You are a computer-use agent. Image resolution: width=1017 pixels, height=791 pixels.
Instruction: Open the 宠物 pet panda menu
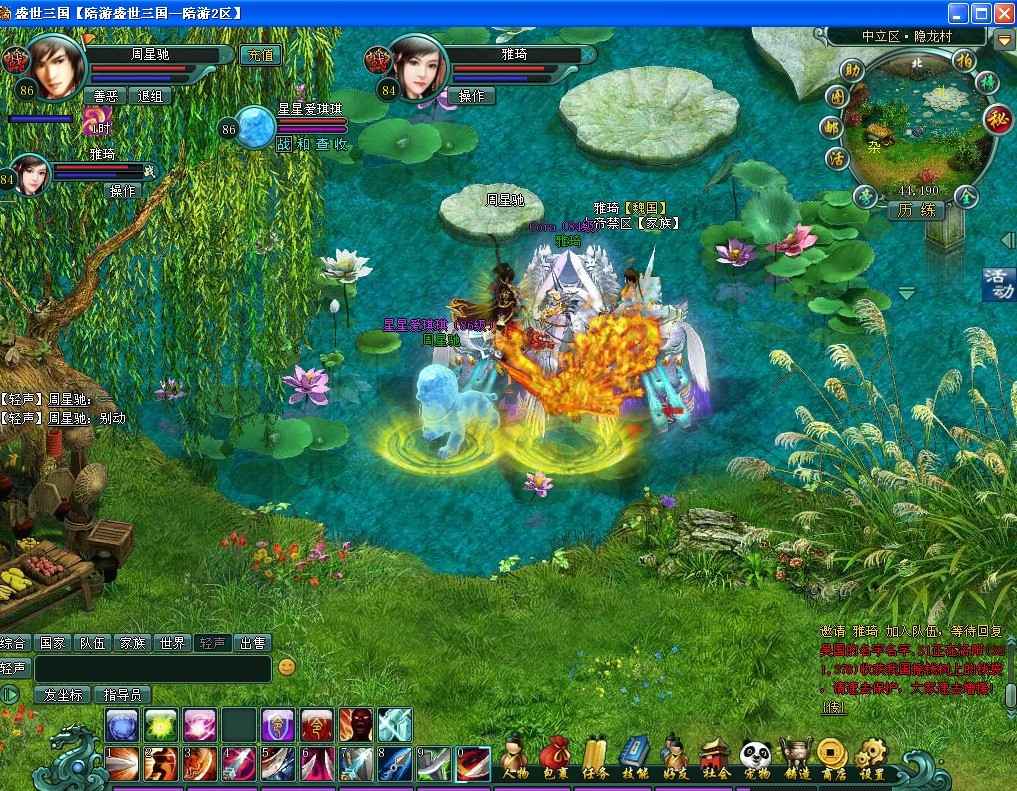[755, 759]
